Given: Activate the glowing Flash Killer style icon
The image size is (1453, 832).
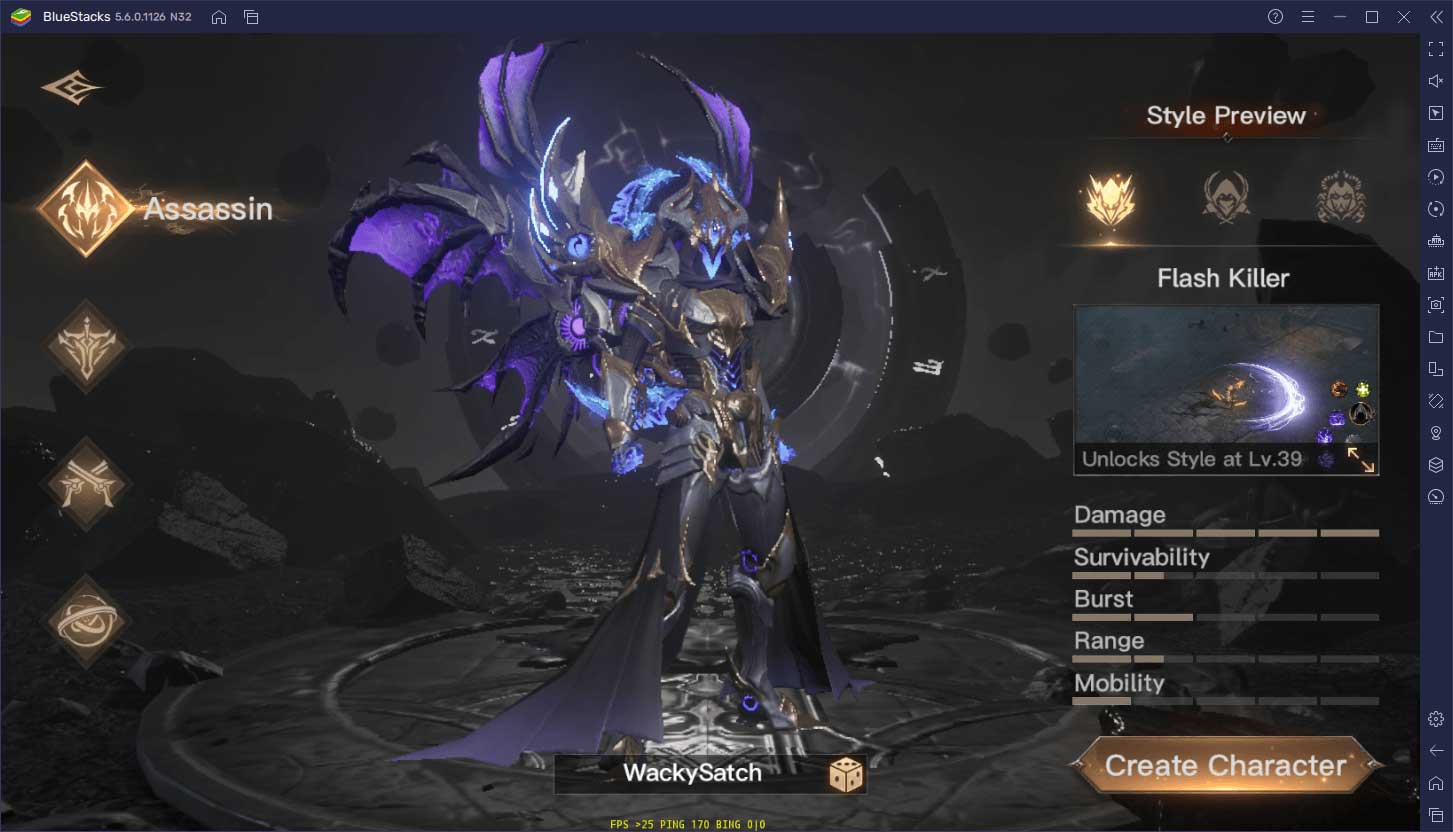Looking at the screenshot, I should coord(1110,197).
